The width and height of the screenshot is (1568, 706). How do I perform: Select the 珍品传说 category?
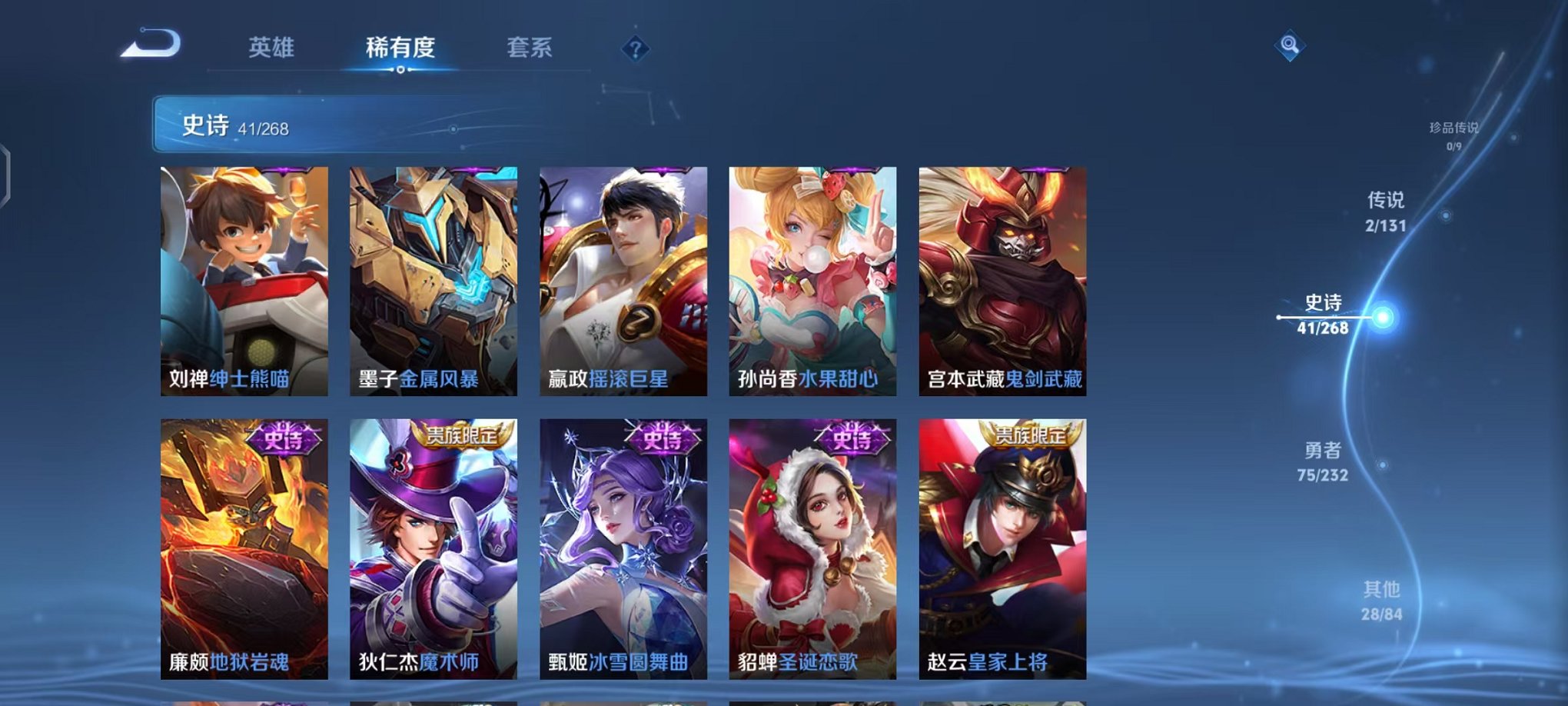click(1455, 128)
